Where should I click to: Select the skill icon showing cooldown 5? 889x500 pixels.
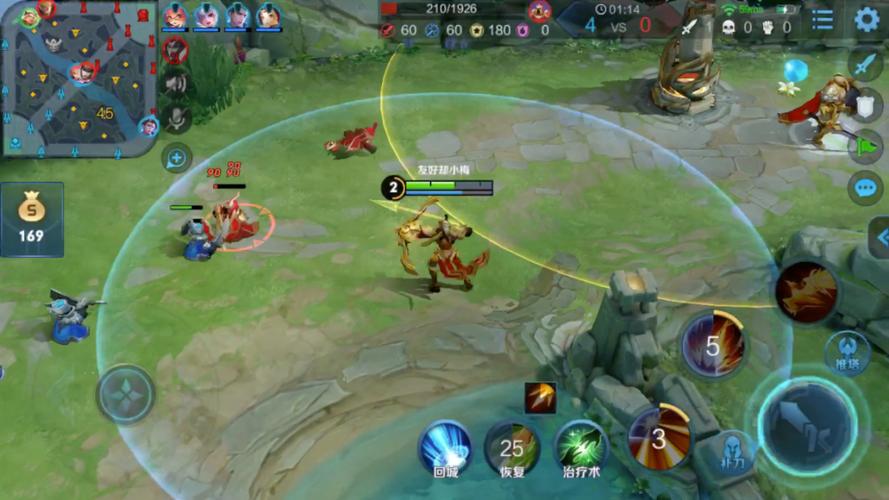point(713,346)
